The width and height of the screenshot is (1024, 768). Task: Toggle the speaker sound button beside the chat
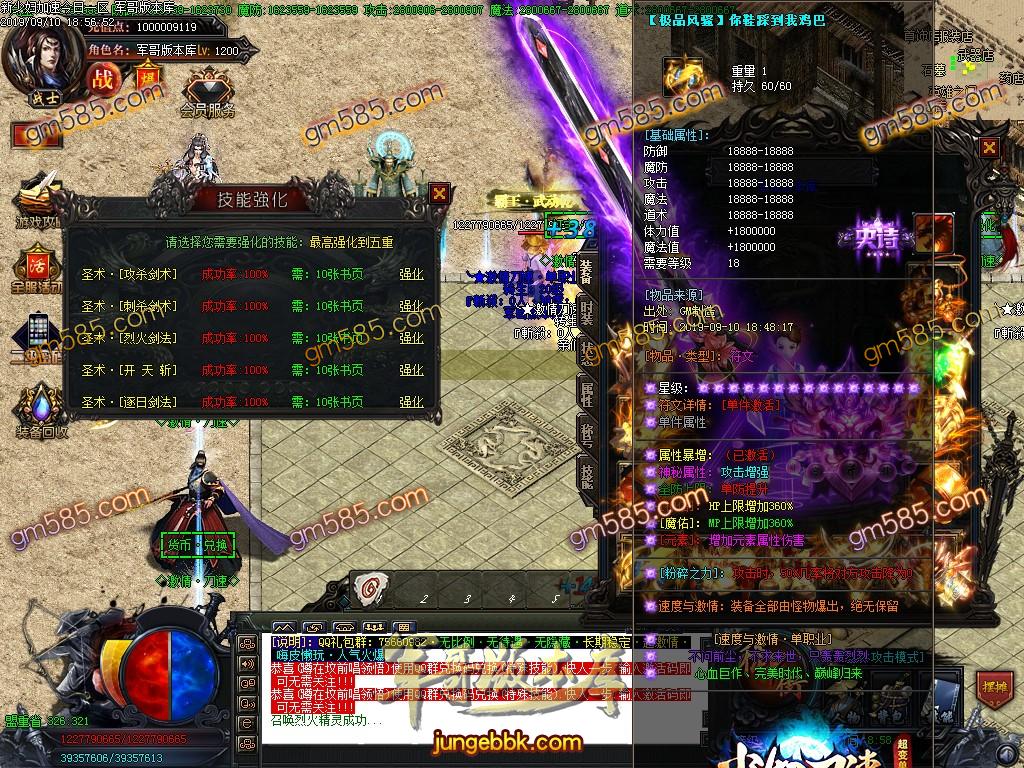246,663
